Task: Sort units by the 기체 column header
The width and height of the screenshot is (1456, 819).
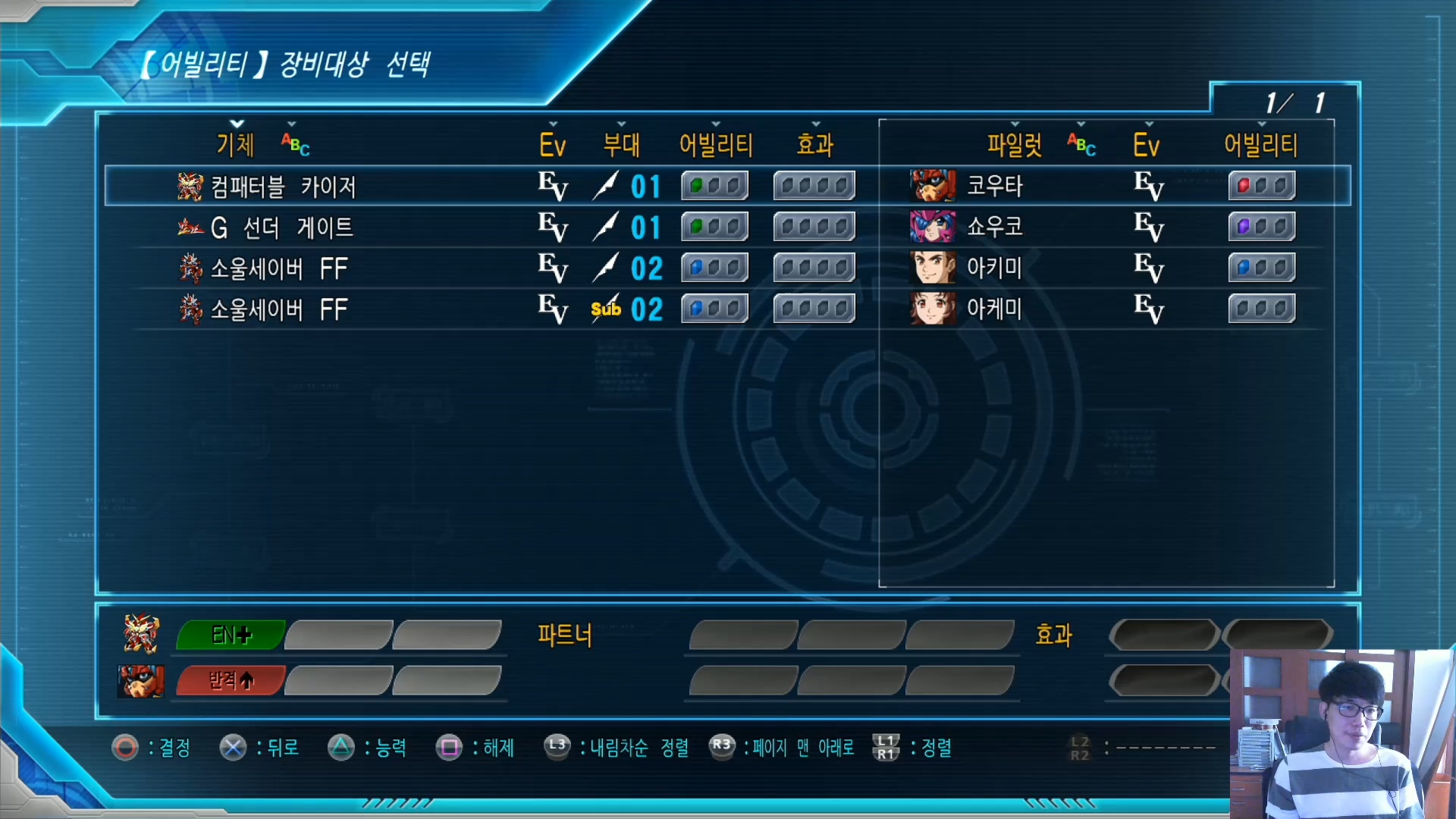Action: point(236,144)
